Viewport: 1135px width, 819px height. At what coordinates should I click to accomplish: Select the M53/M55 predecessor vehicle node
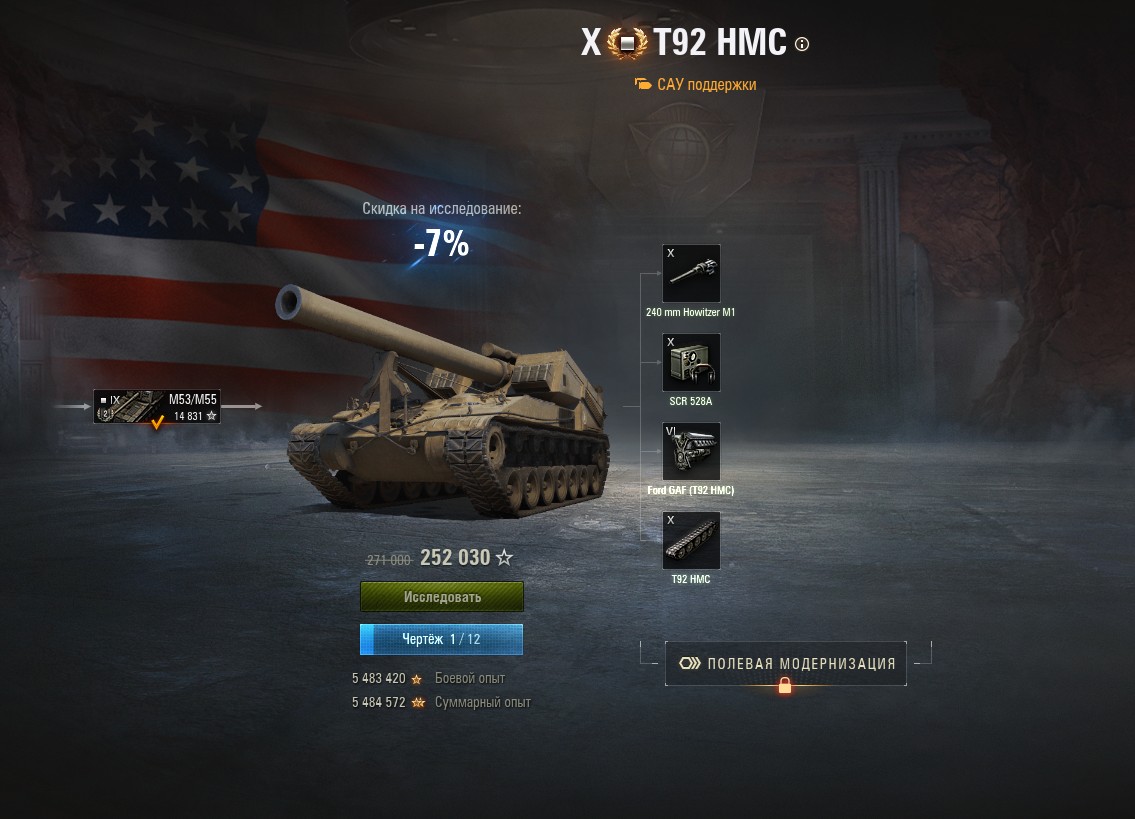[157, 407]
